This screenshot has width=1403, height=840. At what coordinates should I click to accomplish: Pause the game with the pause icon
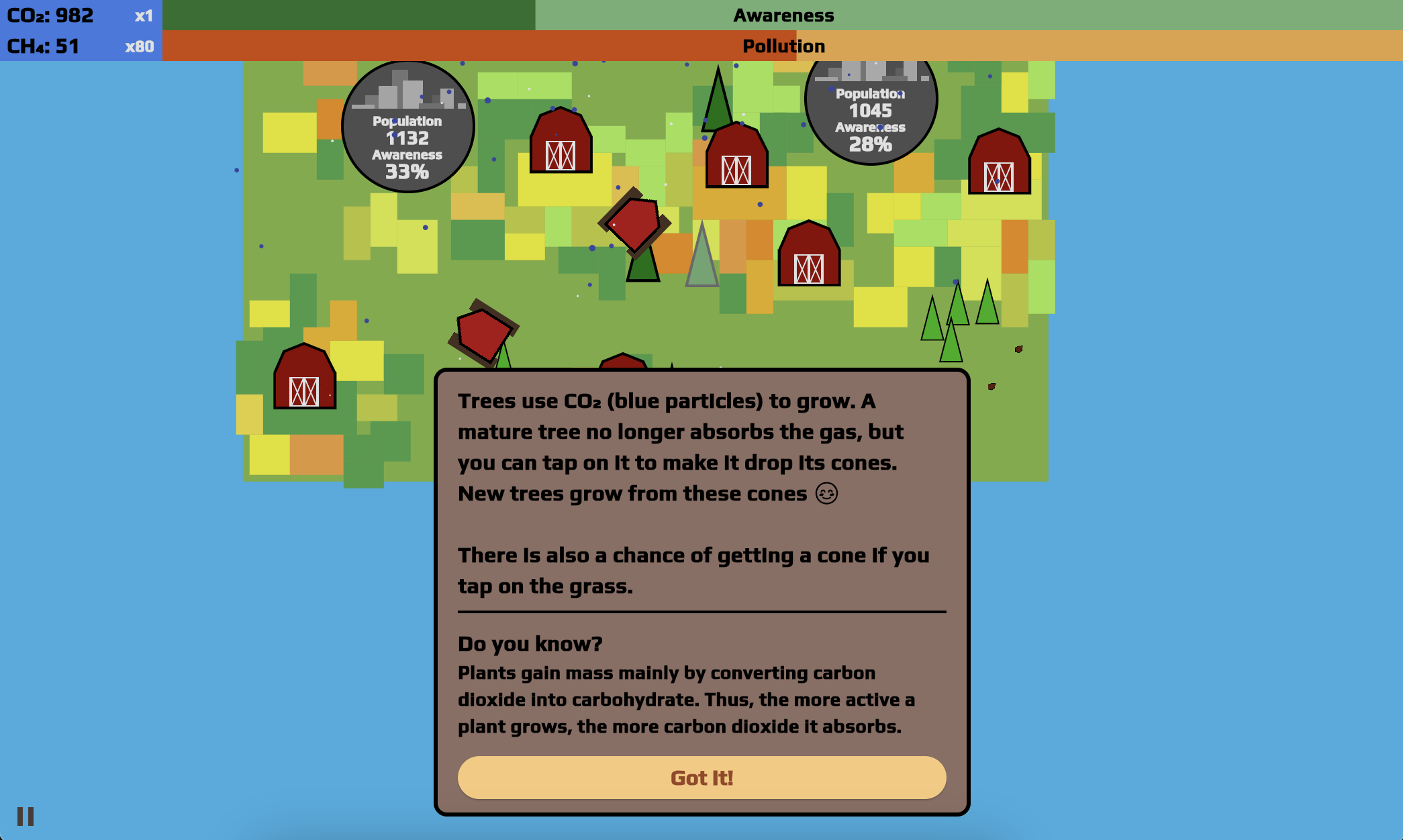pyautogui.click(x=26, y=817)
